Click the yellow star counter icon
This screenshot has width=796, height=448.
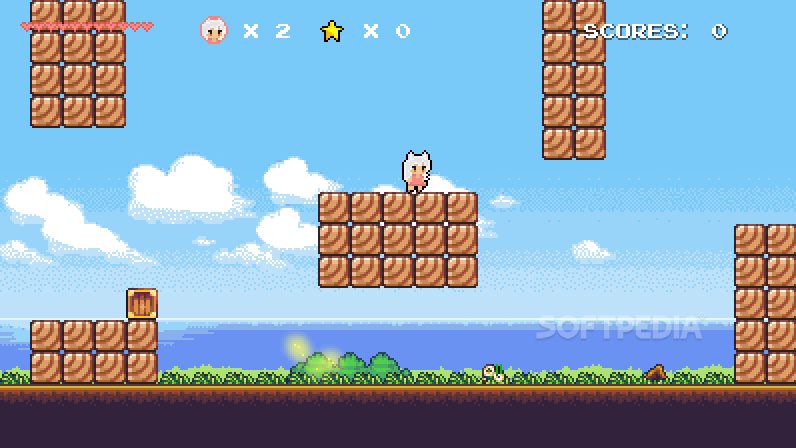(x=331, y=31)
